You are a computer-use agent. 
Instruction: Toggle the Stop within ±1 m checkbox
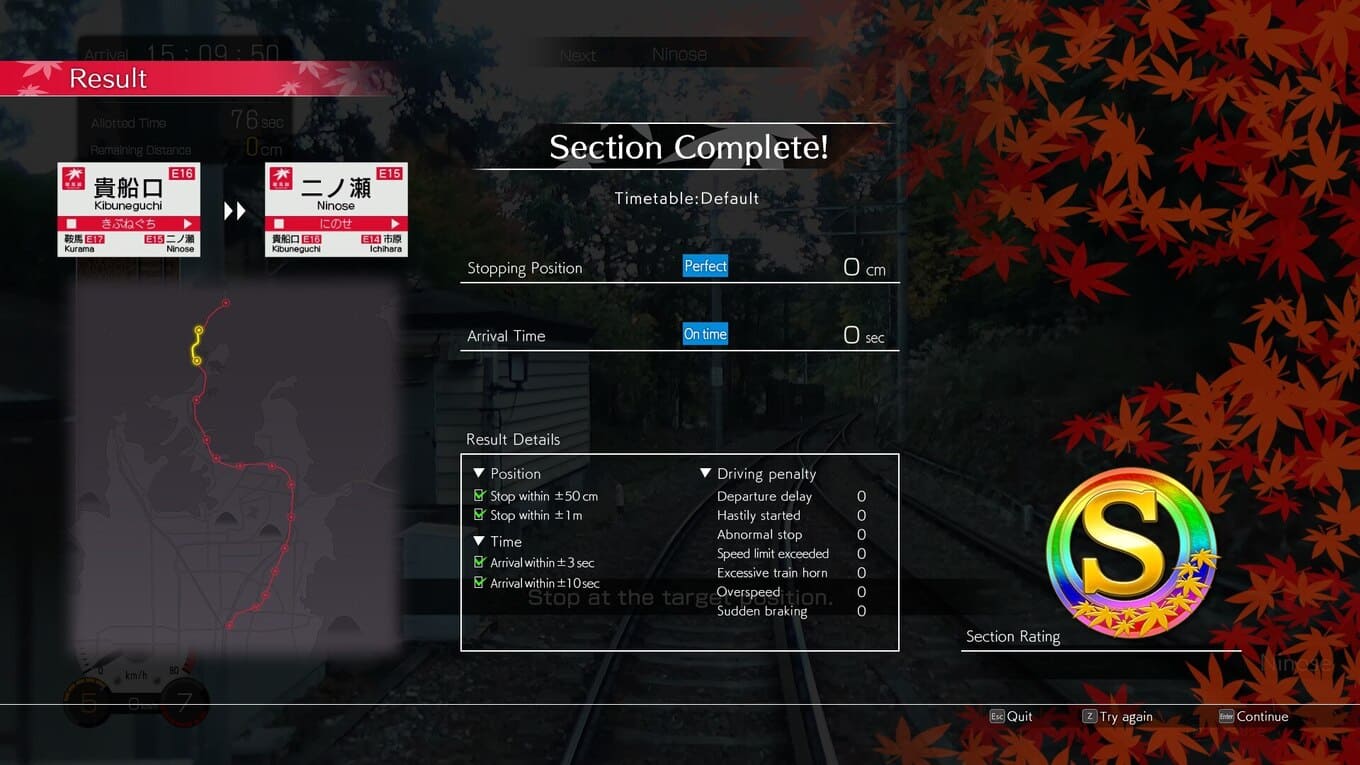pyautogui.click(x=480, y=515)
